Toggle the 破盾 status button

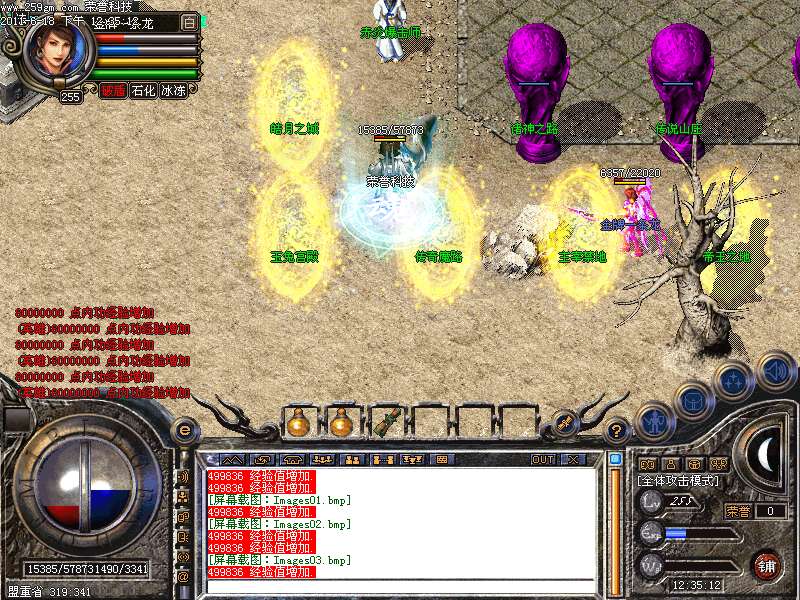pos(113,90)
